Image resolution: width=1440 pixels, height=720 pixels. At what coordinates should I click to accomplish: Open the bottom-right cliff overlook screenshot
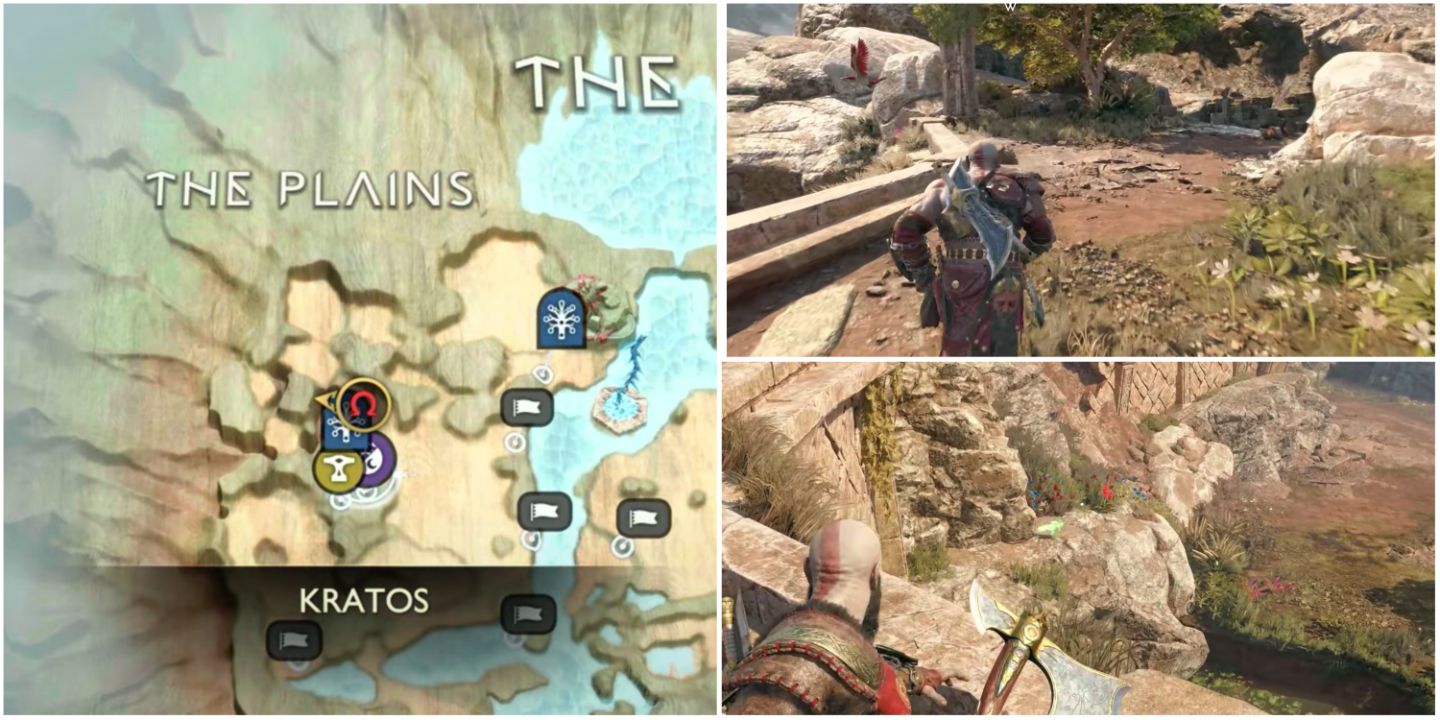(x=1080, y=540)
